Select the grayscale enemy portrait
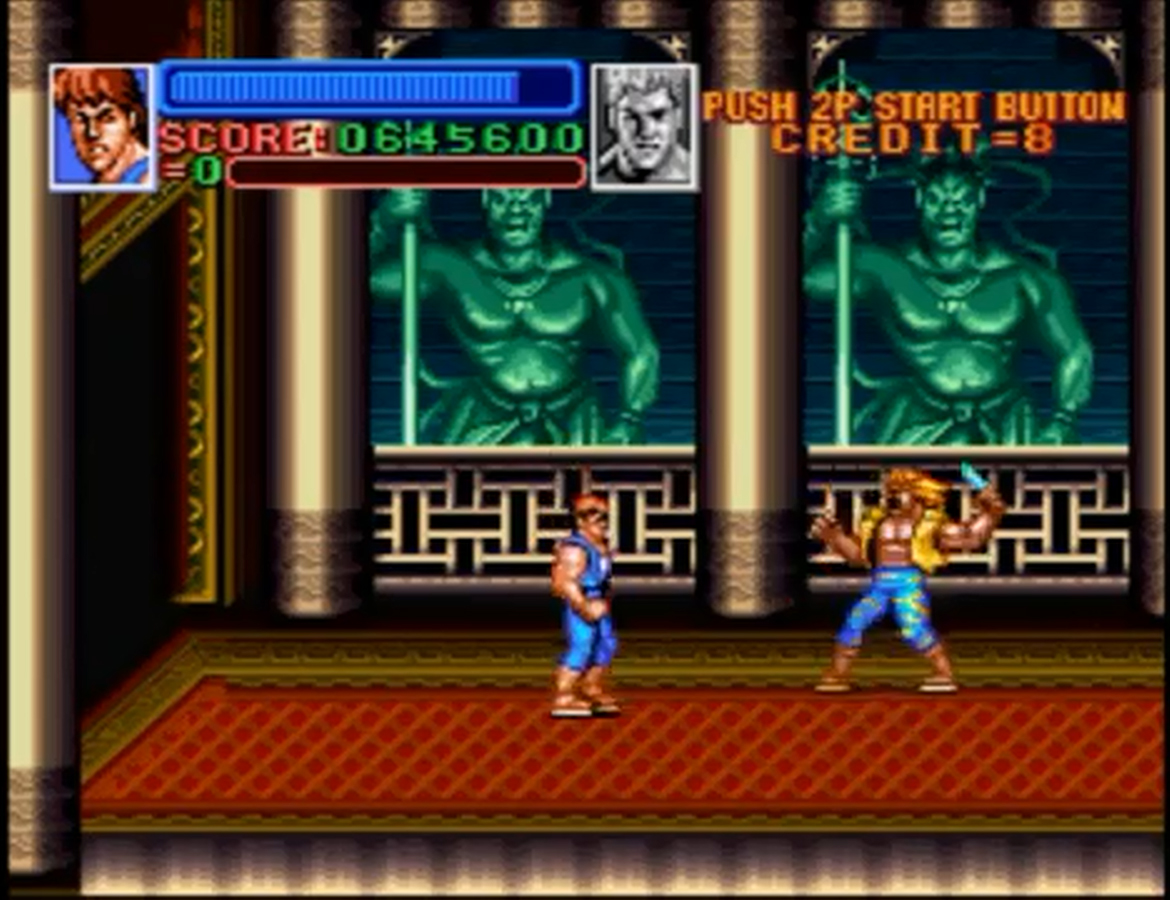Image resolution: width=1170 pixels, height=900 pixels. click(644, 127)
